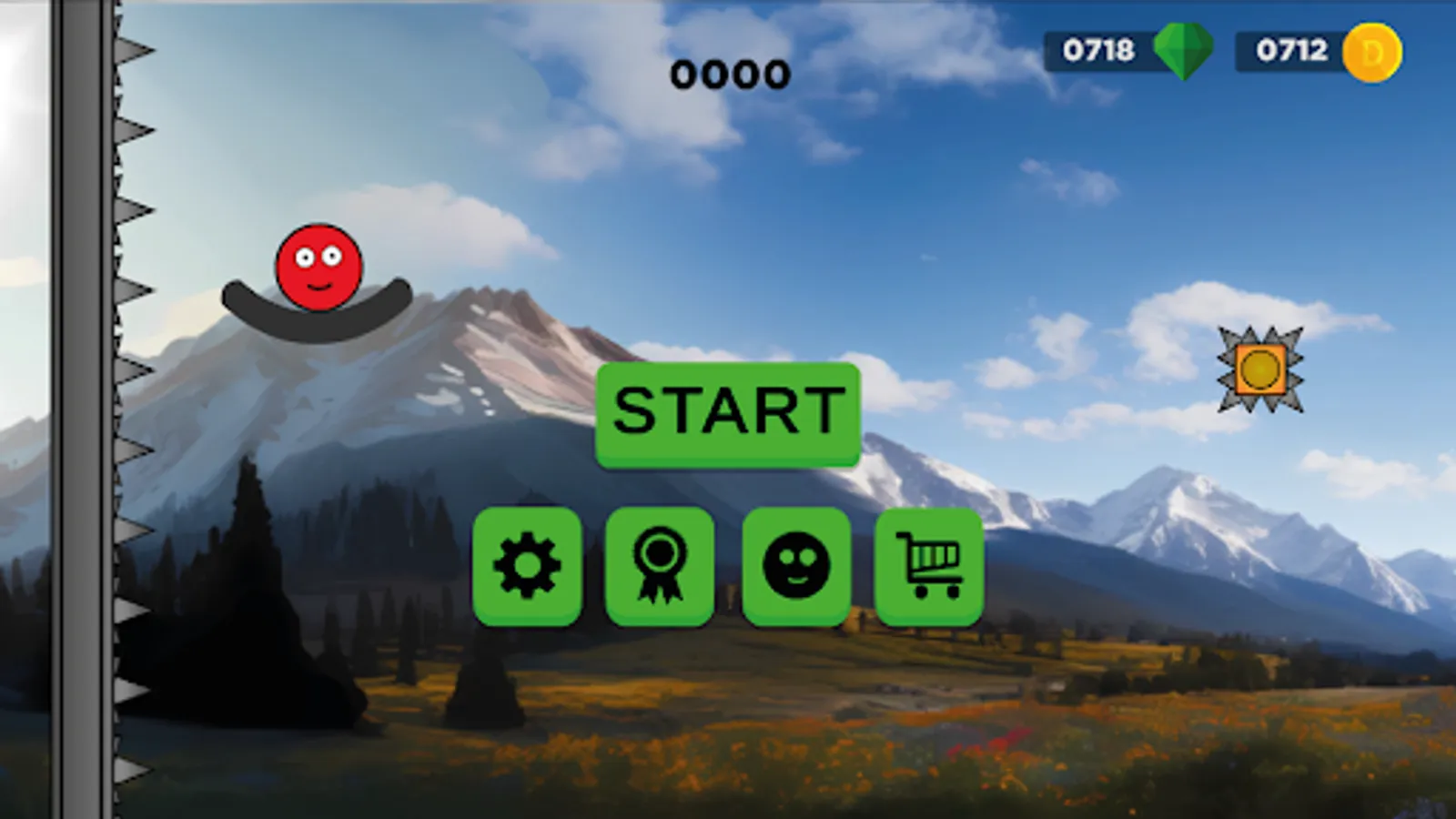
Task: Click the coin balance showing 0712
Action: click(x=1292, y=52)
